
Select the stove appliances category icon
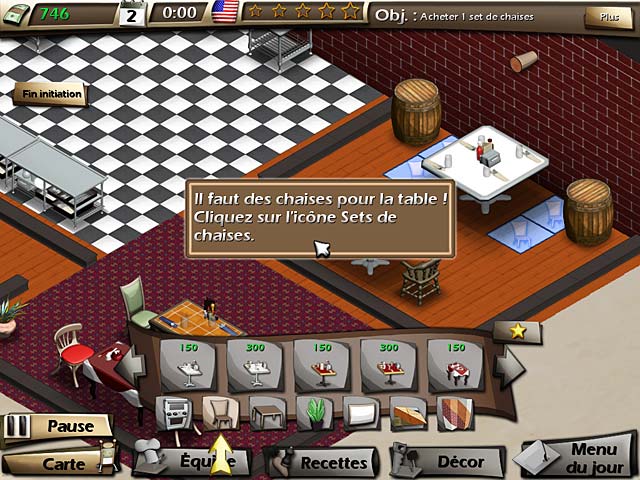coord(171,412)
